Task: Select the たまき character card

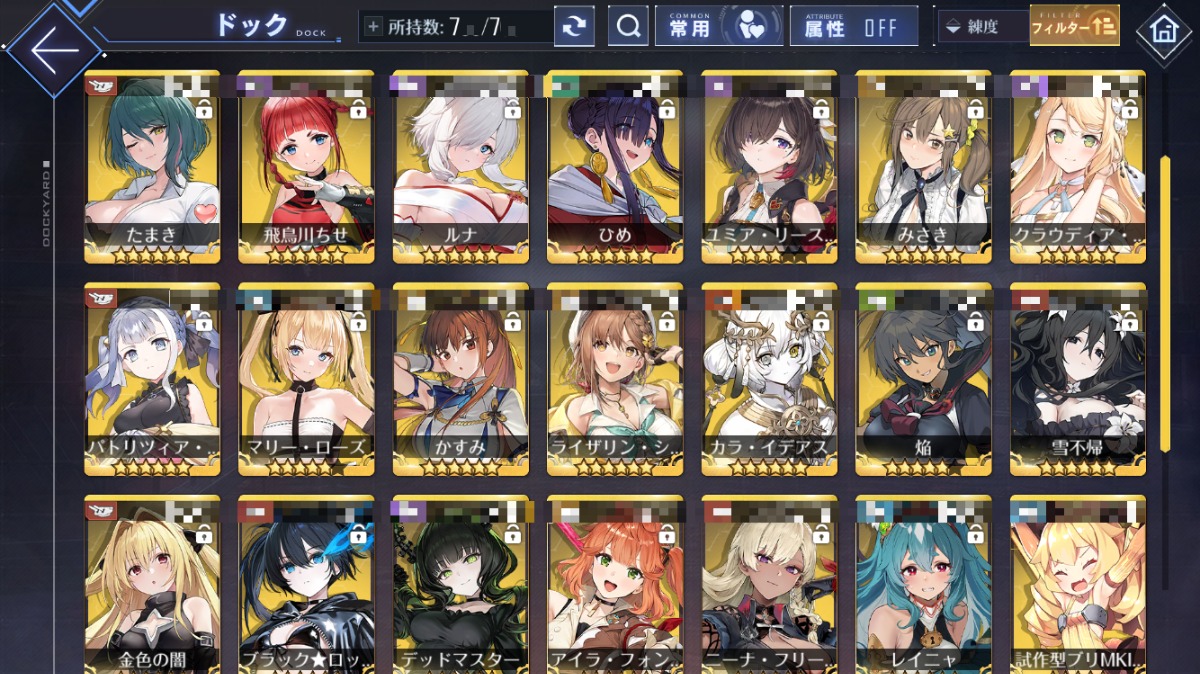Action: click(x=138, y=165)
